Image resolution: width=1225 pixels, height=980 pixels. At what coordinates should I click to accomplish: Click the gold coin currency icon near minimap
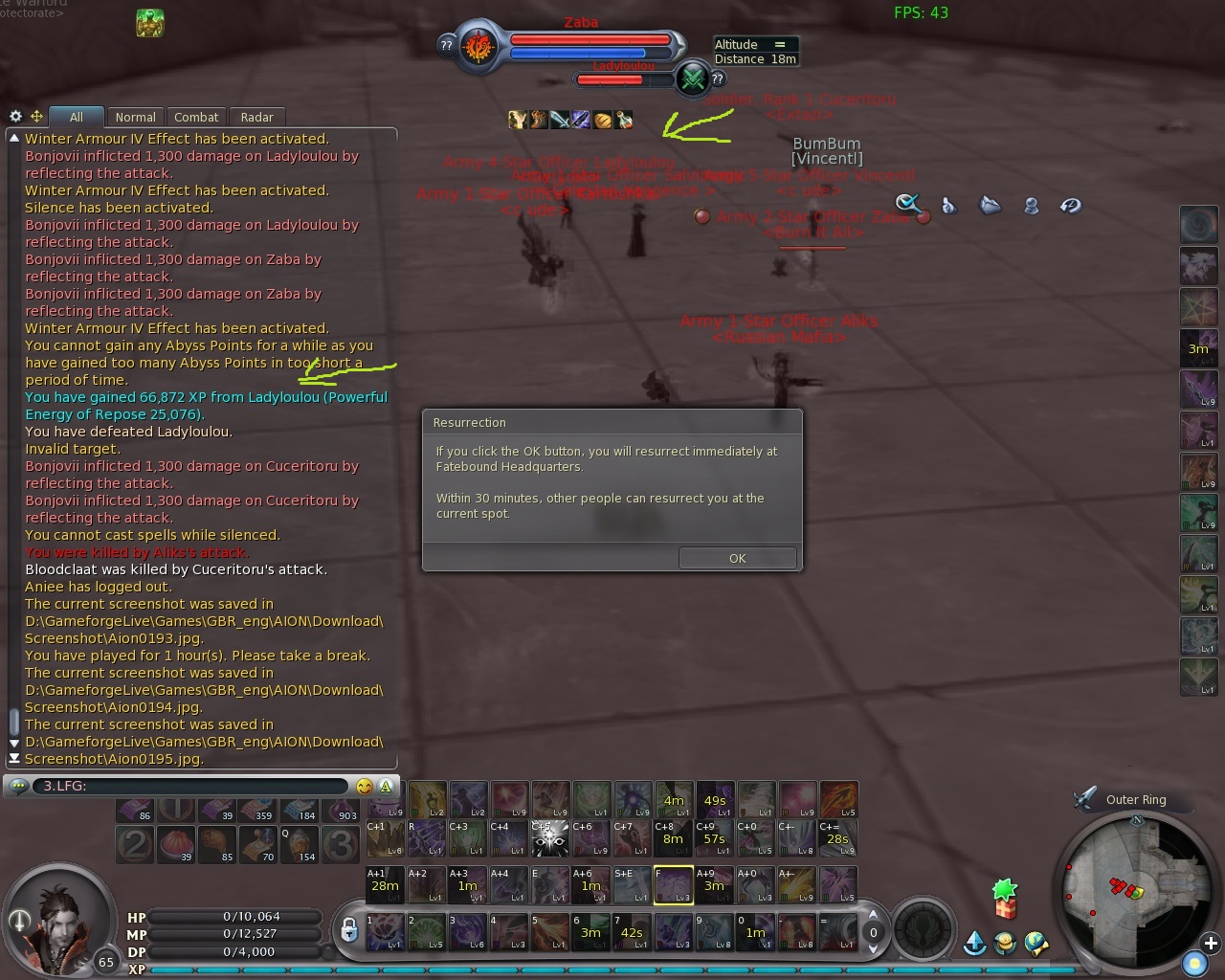pyautogui.click(x=1003, y=944)
